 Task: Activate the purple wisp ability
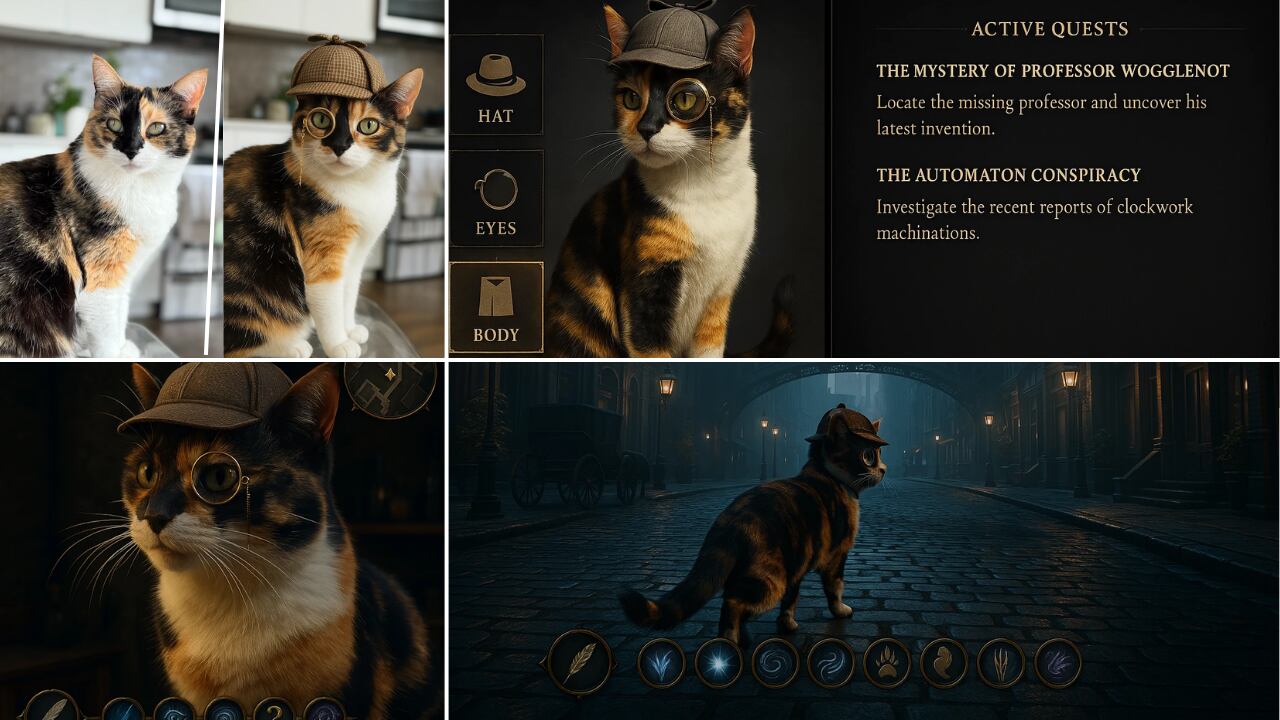point(1057,663)
